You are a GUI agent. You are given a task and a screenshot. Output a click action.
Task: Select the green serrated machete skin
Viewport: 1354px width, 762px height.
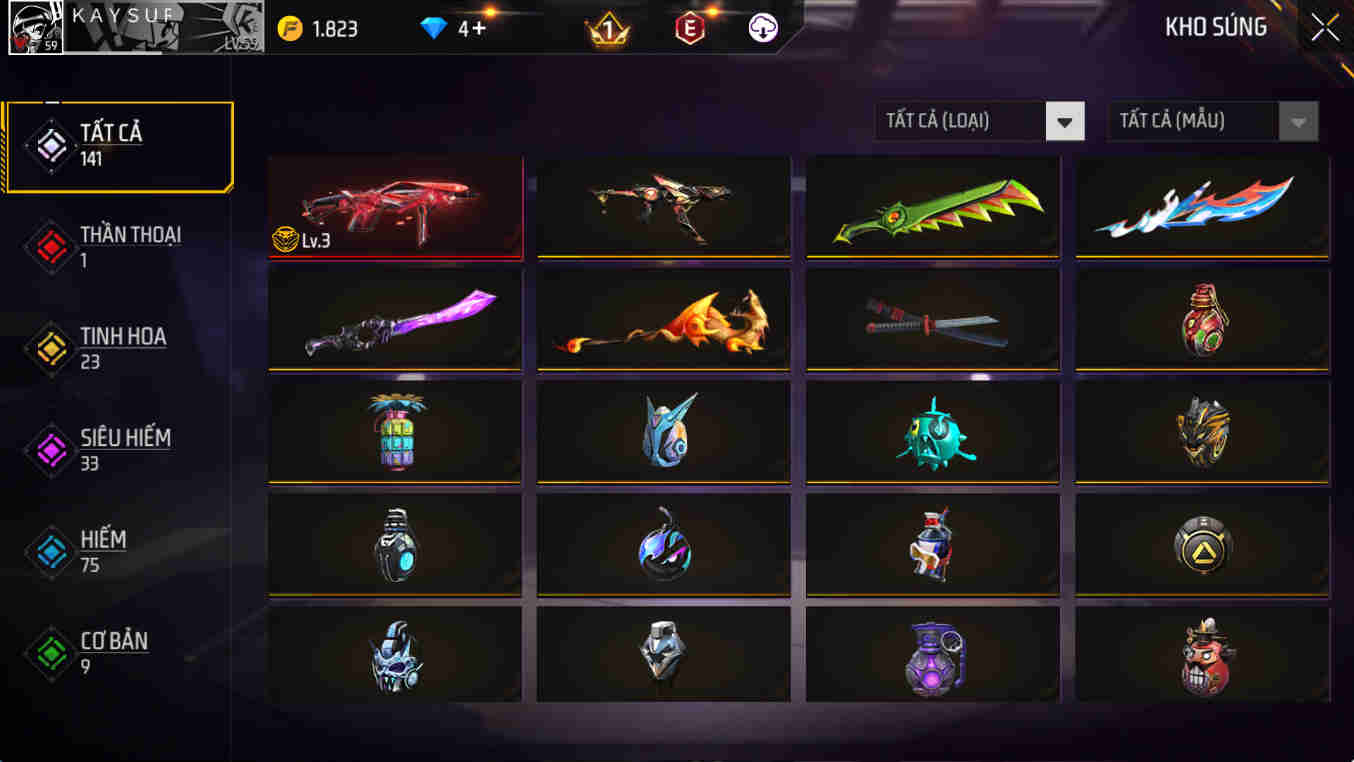pyautogui.click(x=932, y=207)
